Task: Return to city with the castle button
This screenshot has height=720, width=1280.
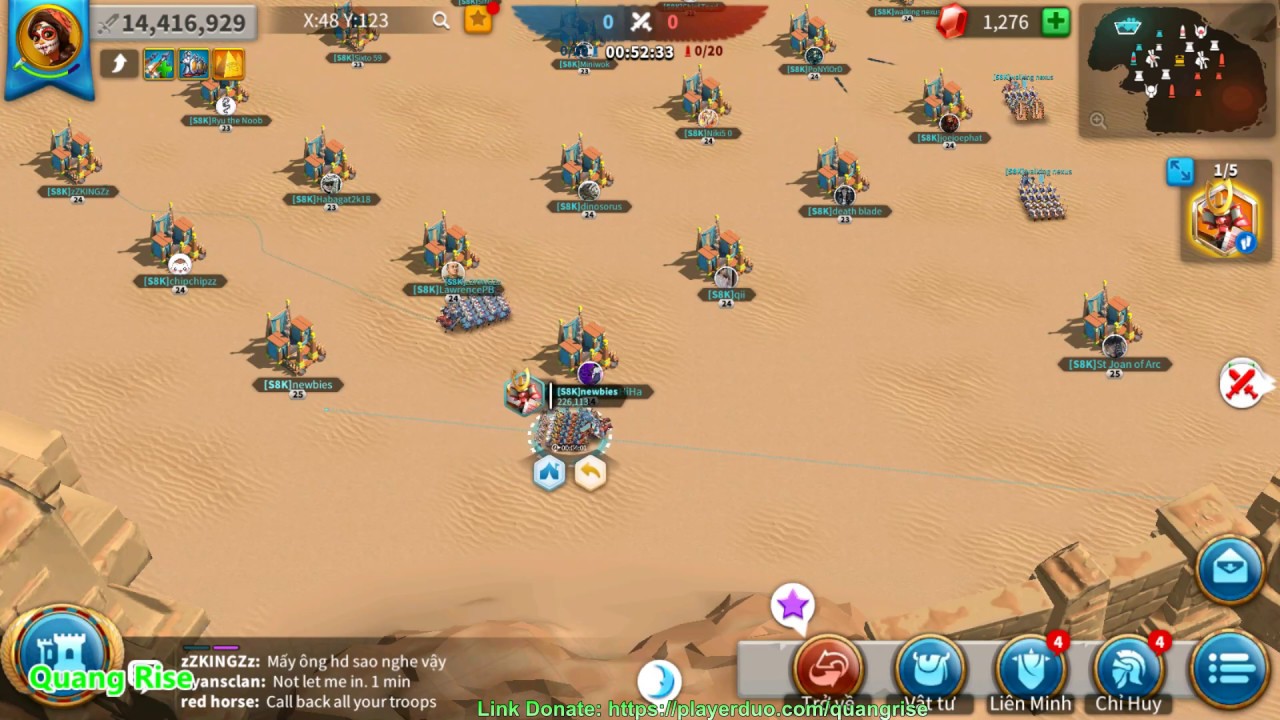Action: point(64,655)
